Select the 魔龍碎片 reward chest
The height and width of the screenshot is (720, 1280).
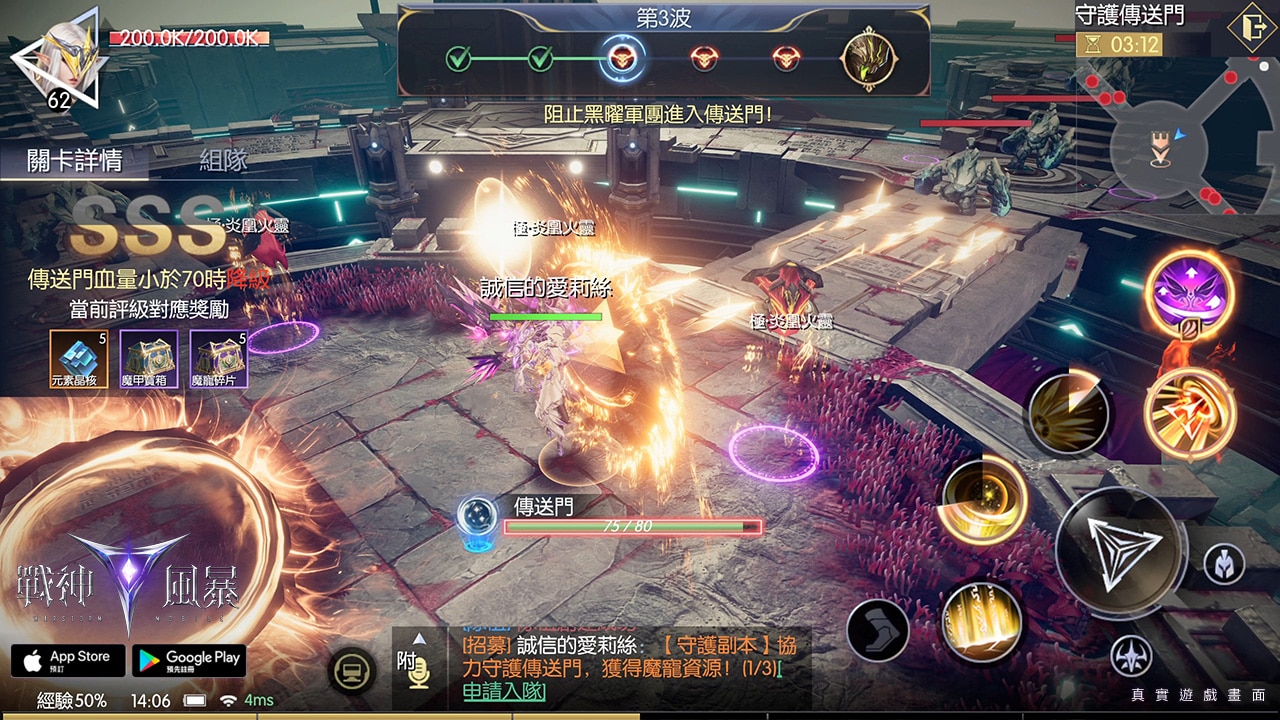219,359
